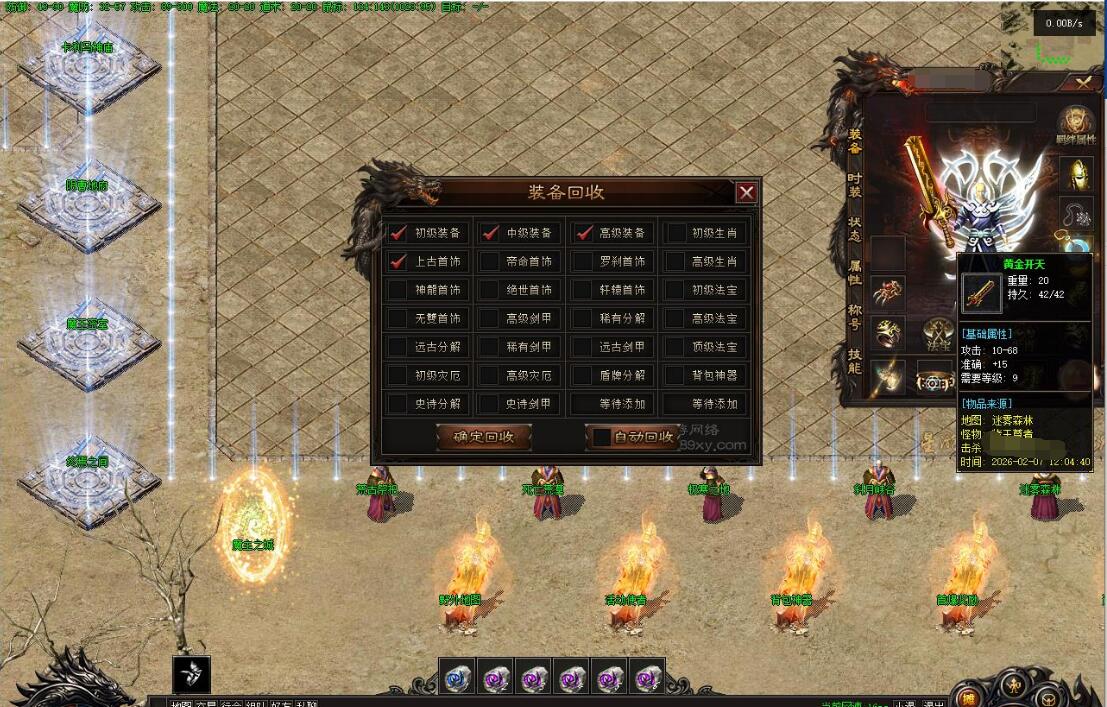Open the 状态 tab

(854, 227)
